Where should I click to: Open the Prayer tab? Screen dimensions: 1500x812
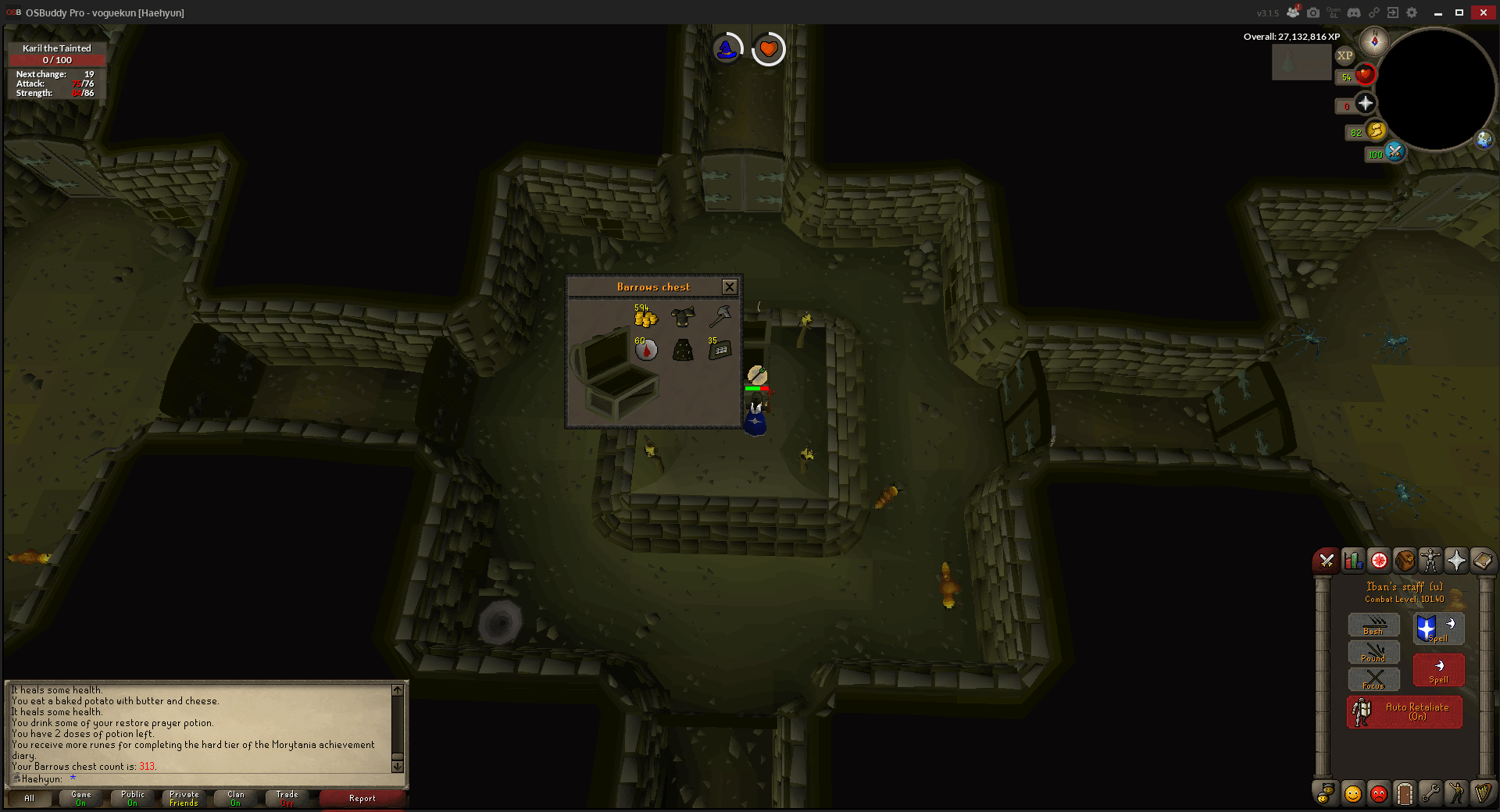[1458, 560]
